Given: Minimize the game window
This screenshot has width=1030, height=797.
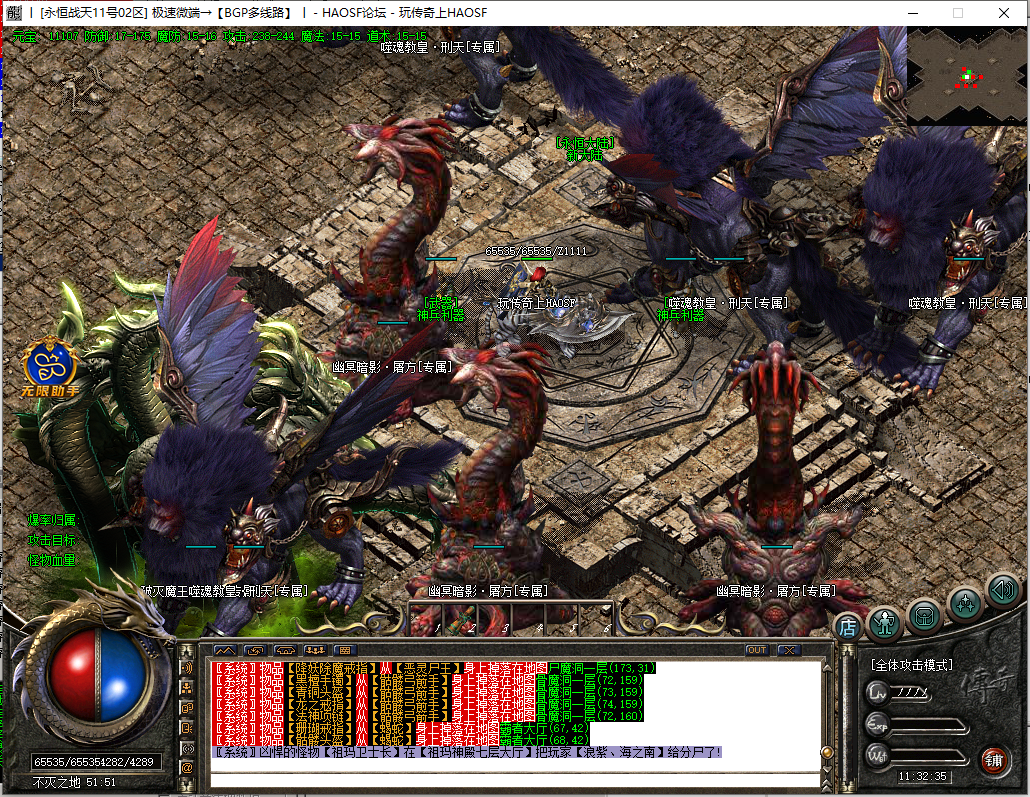Looking at the screenshot, I should pyautogui.click(x=911, y=13).
